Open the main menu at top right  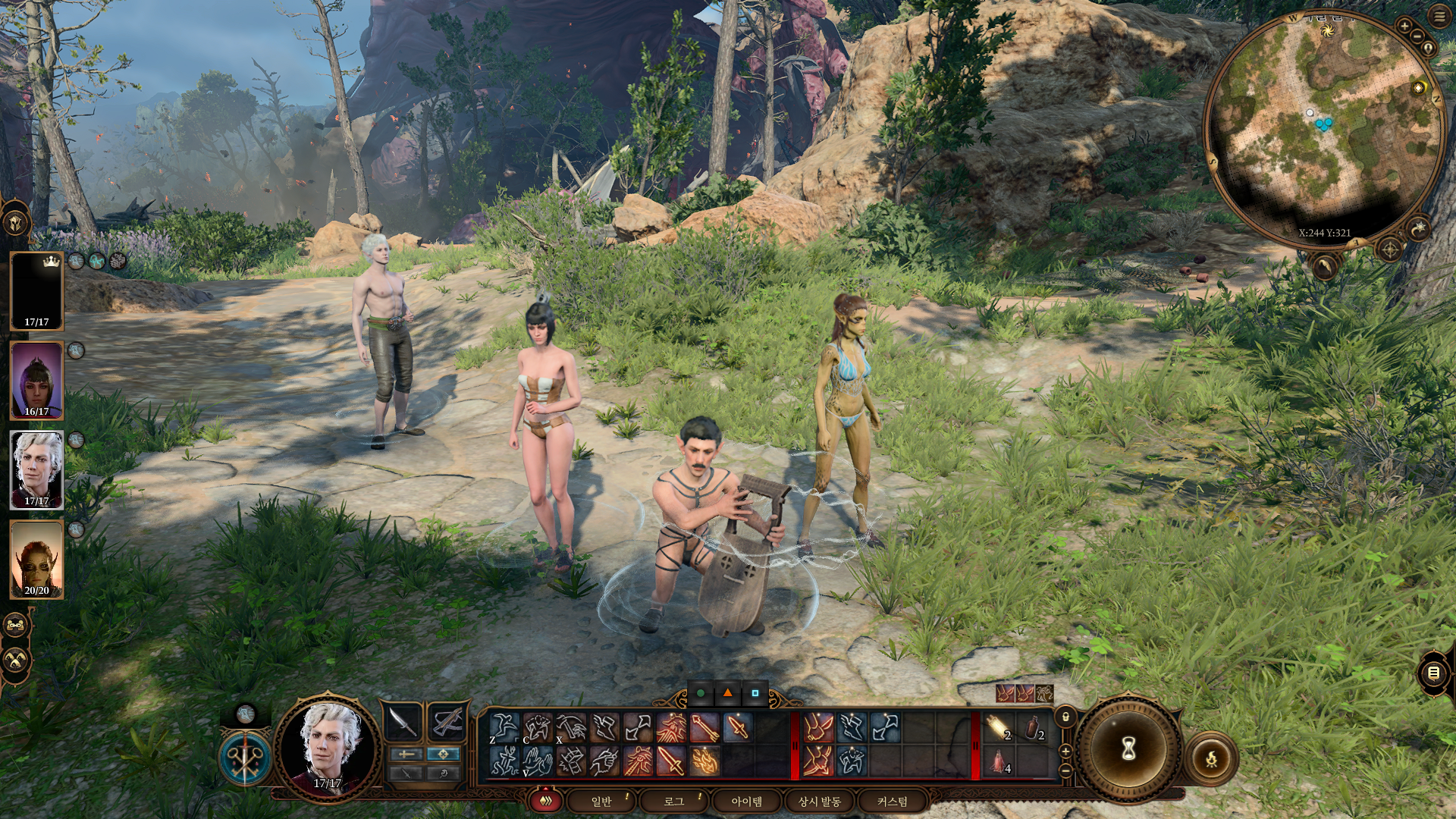click(x=1439, y=17)
